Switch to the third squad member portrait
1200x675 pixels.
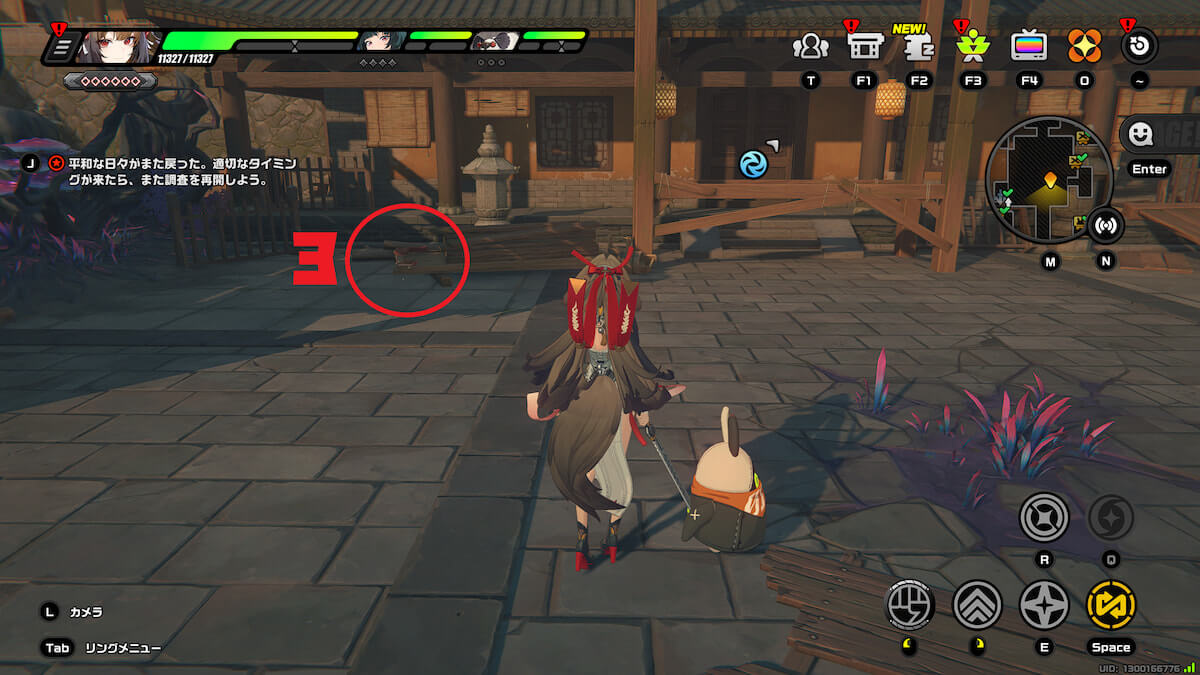492,41
